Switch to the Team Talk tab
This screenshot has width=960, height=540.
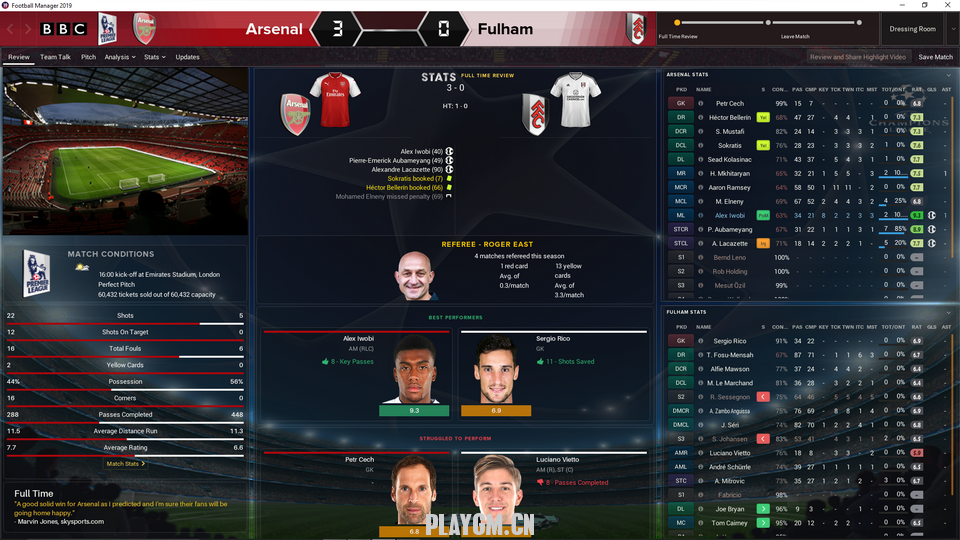pyautogui.click(x=56, y=57)
